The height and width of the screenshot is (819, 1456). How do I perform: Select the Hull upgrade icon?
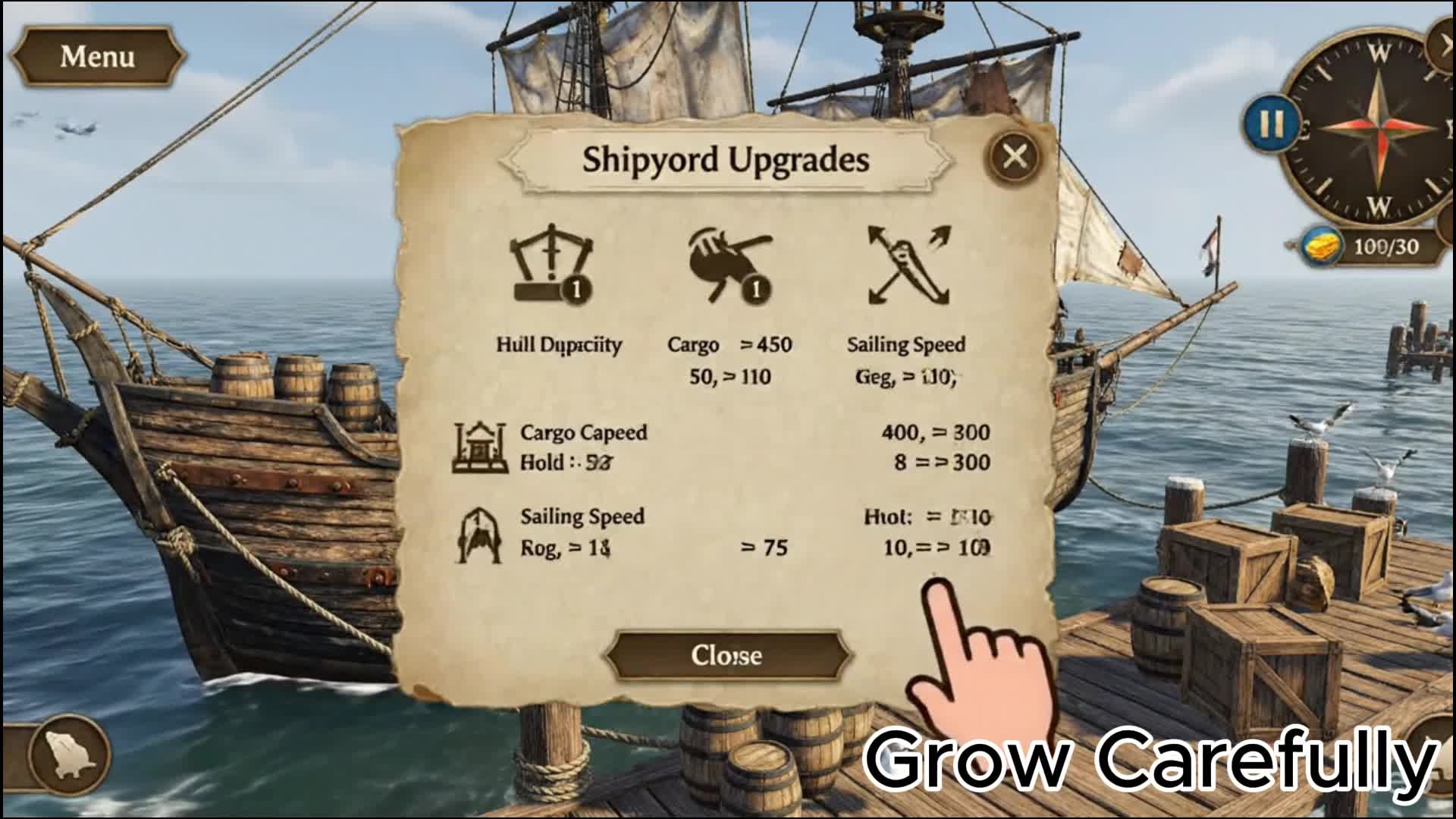552,265
